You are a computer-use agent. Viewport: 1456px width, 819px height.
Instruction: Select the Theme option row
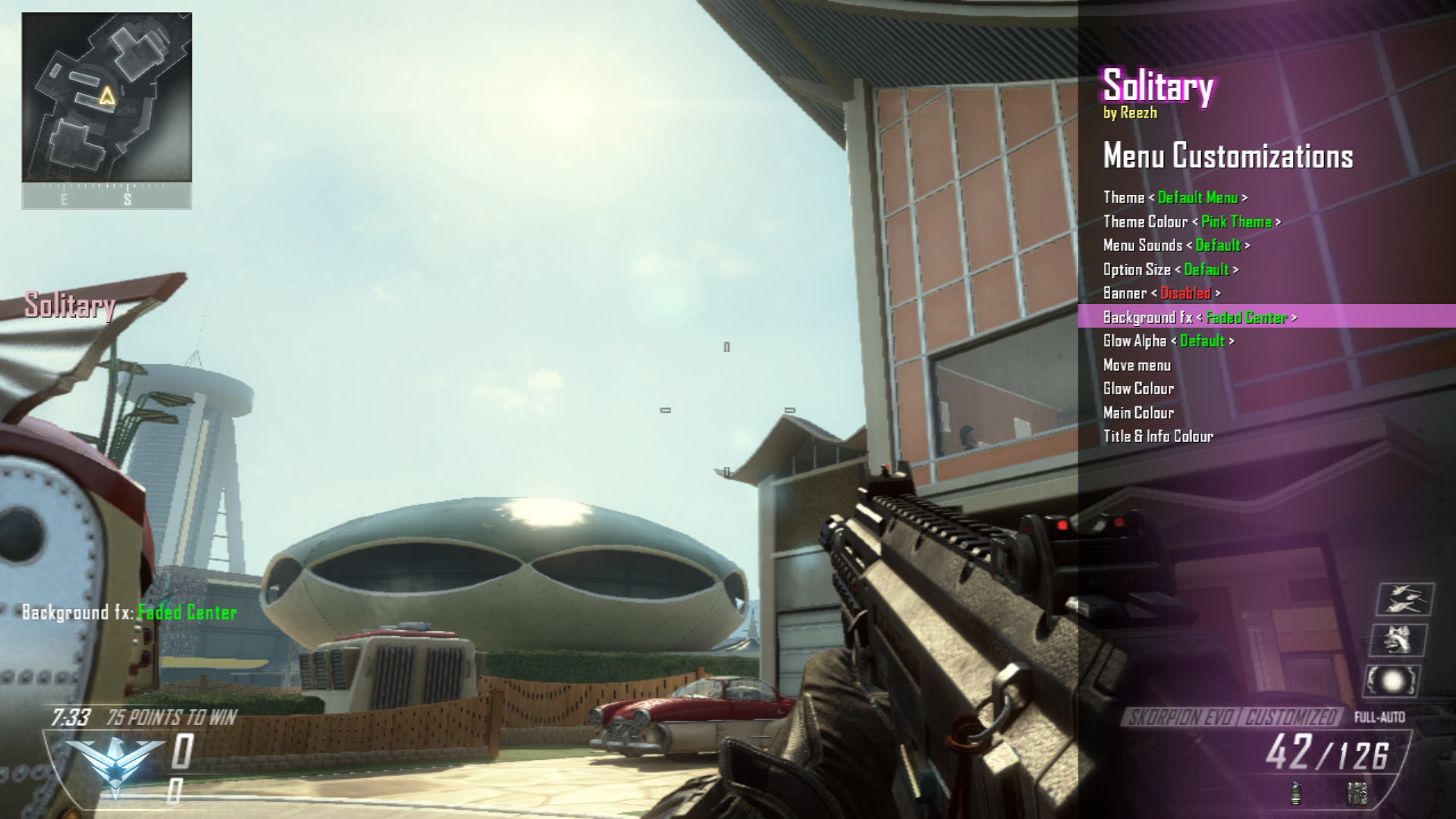click(1174, 198)
